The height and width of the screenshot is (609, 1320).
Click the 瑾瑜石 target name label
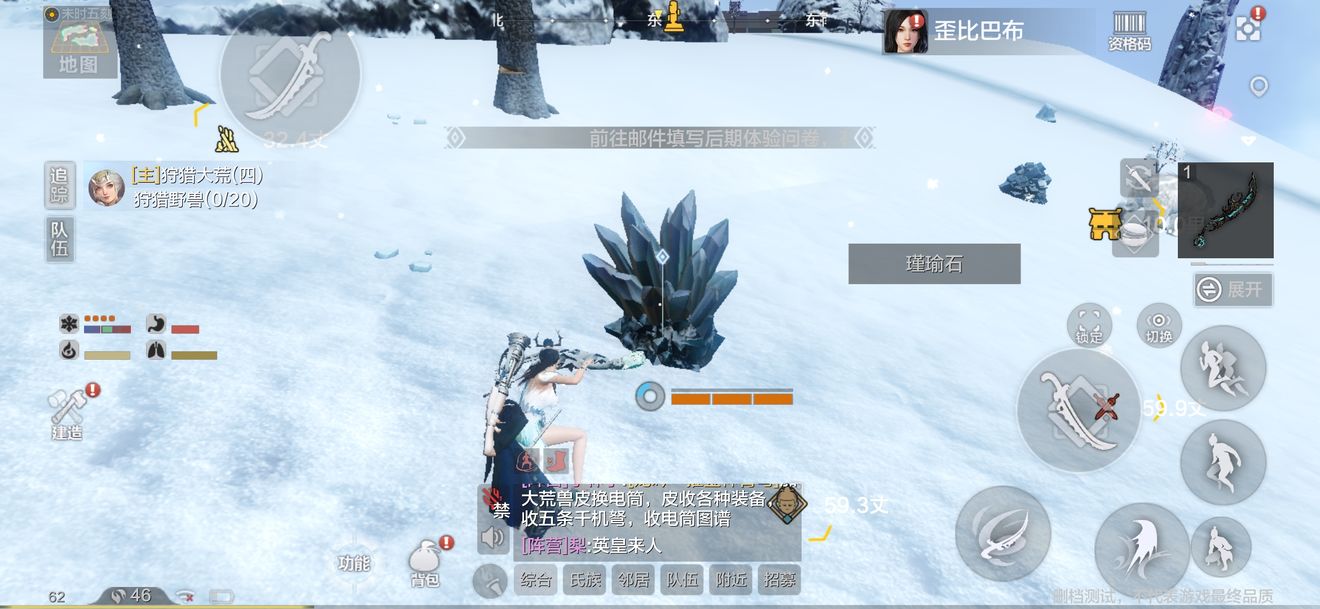[934, 264]
